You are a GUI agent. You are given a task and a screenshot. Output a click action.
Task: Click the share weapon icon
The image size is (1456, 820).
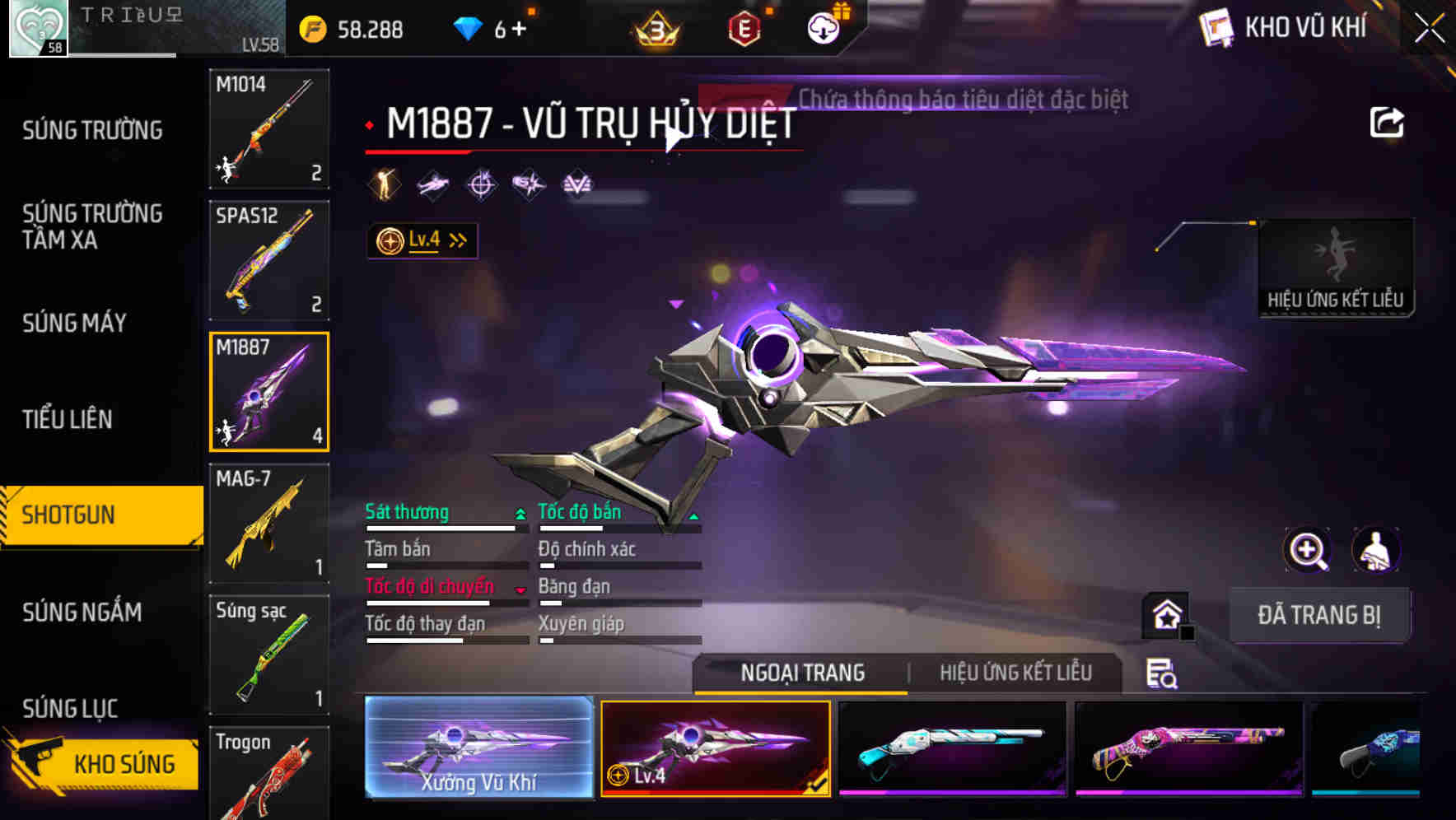click(x=1387, y=121)
